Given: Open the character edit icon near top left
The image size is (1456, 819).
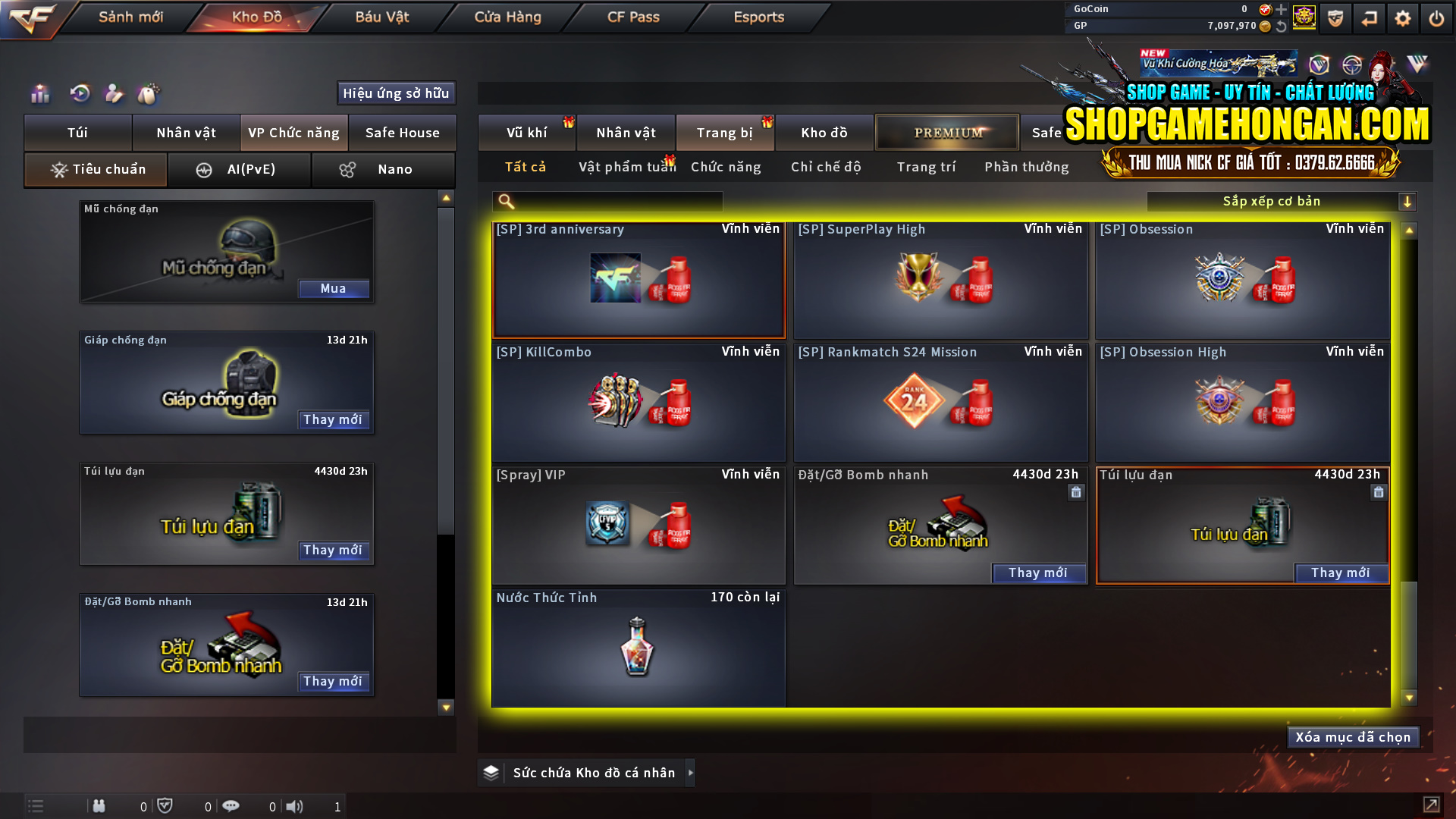Looking at the screenshot, I should [114, 93].
